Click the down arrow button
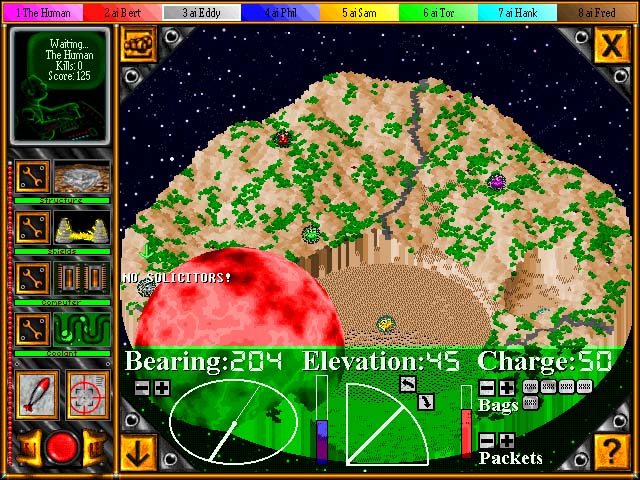 click(137, 451)
